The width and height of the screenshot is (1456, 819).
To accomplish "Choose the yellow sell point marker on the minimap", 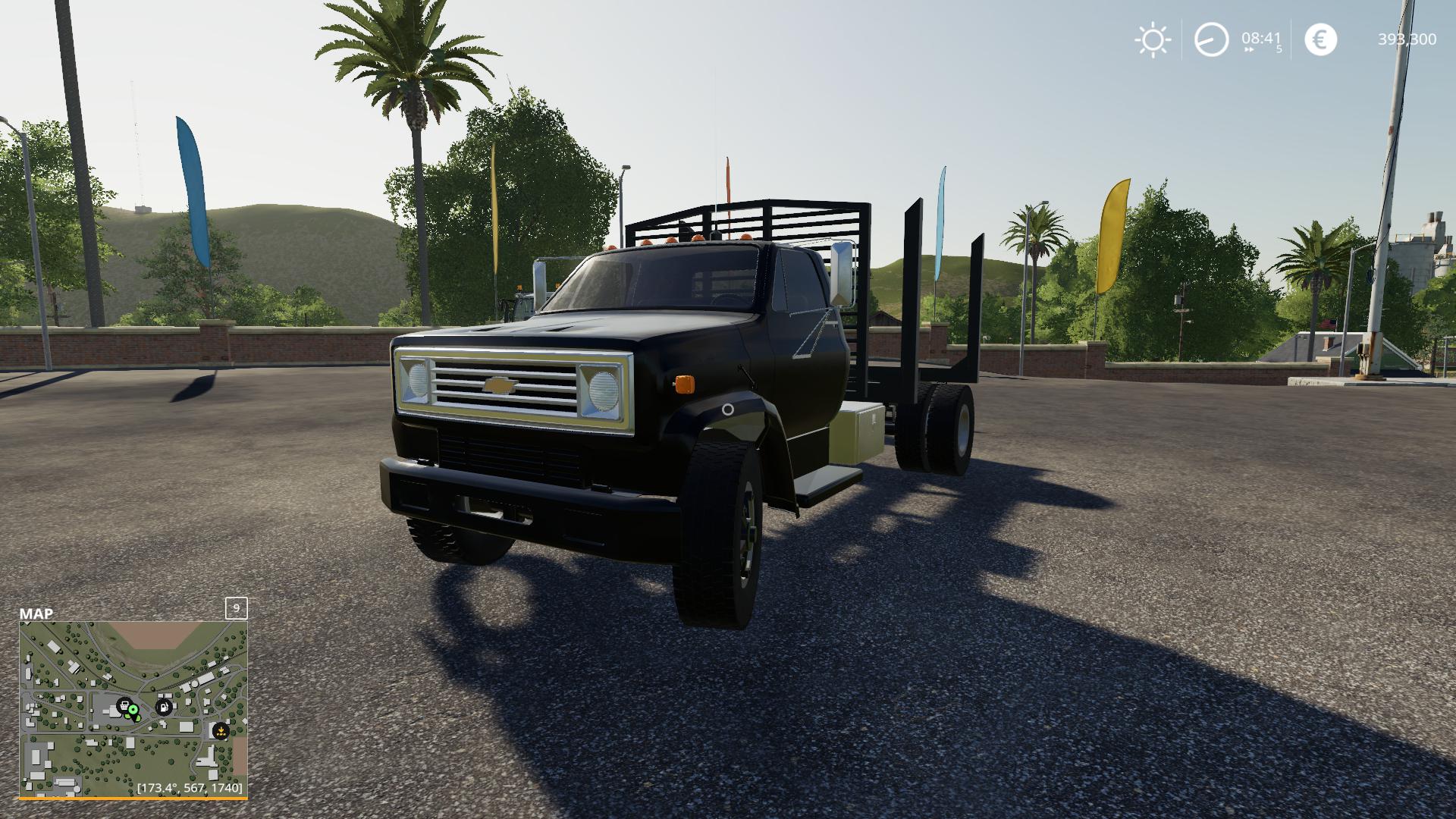I will tap(221, 732).
